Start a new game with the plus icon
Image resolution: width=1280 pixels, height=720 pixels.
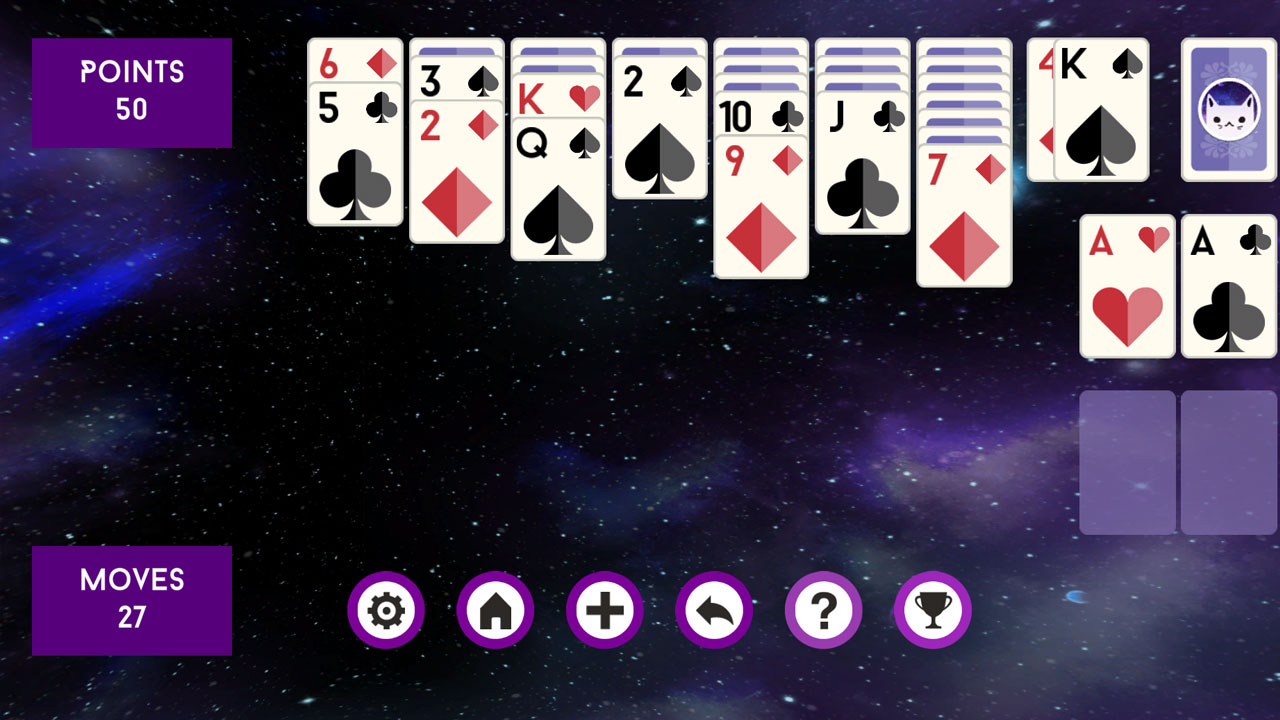tap(604, 610)
